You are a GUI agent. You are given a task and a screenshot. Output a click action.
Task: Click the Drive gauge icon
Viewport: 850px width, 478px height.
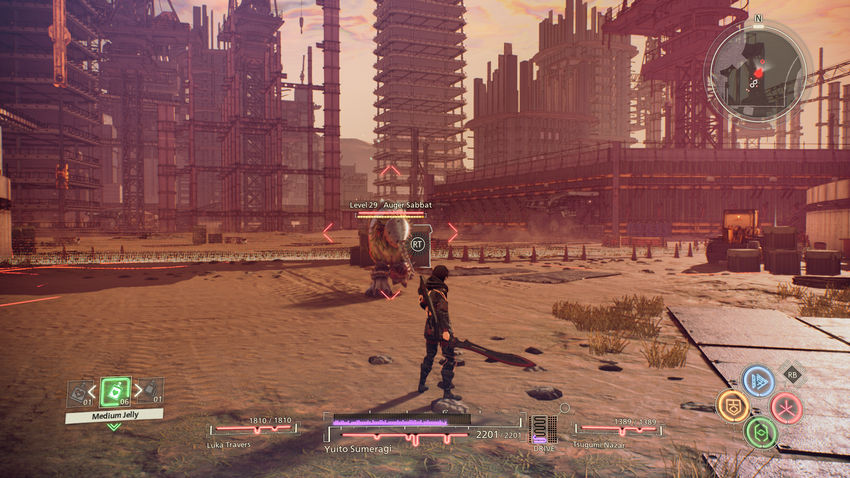click(x=542, y=430)
